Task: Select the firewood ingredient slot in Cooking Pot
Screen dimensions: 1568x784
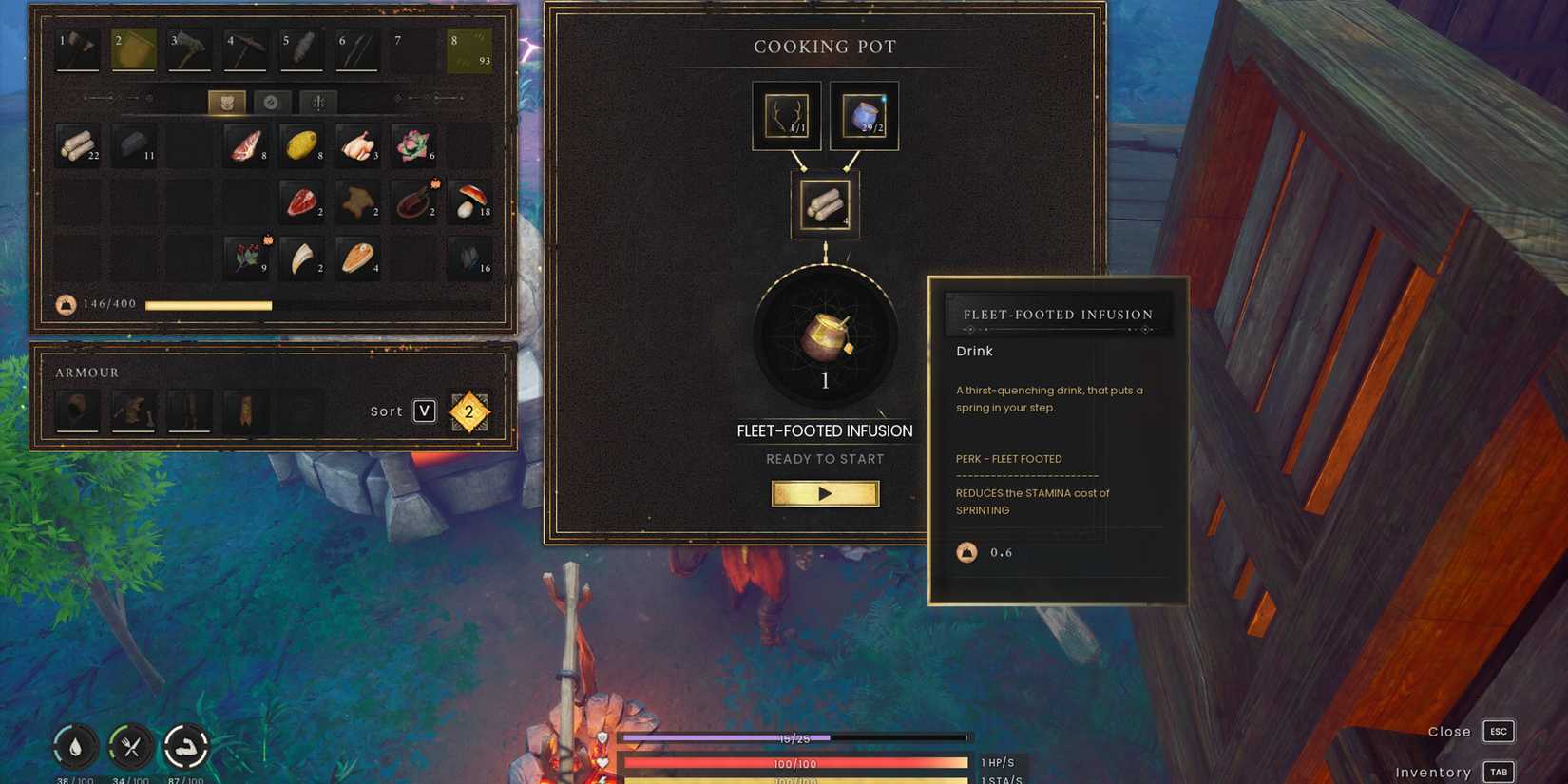Action: click(x=825, y=202)
